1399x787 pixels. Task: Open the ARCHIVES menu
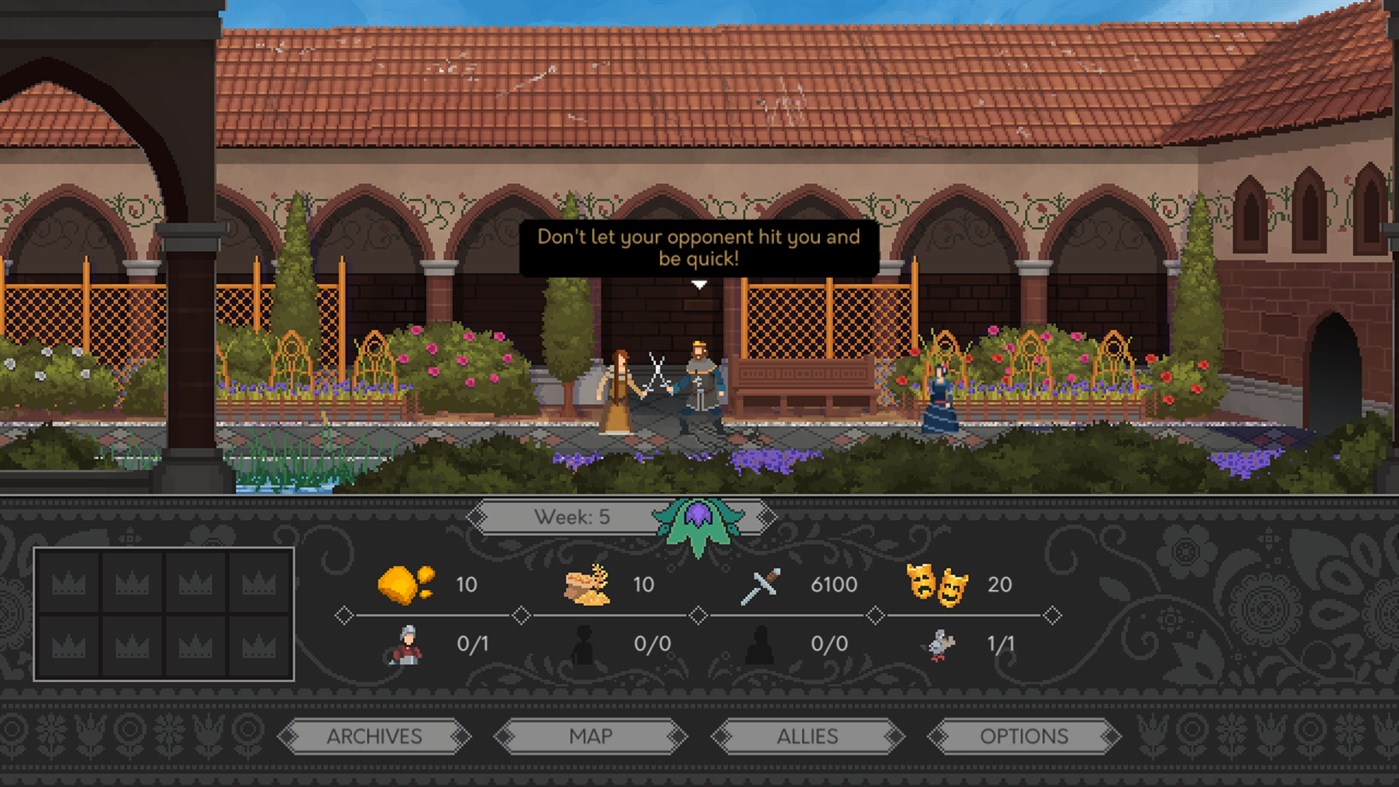pos(375,736)
